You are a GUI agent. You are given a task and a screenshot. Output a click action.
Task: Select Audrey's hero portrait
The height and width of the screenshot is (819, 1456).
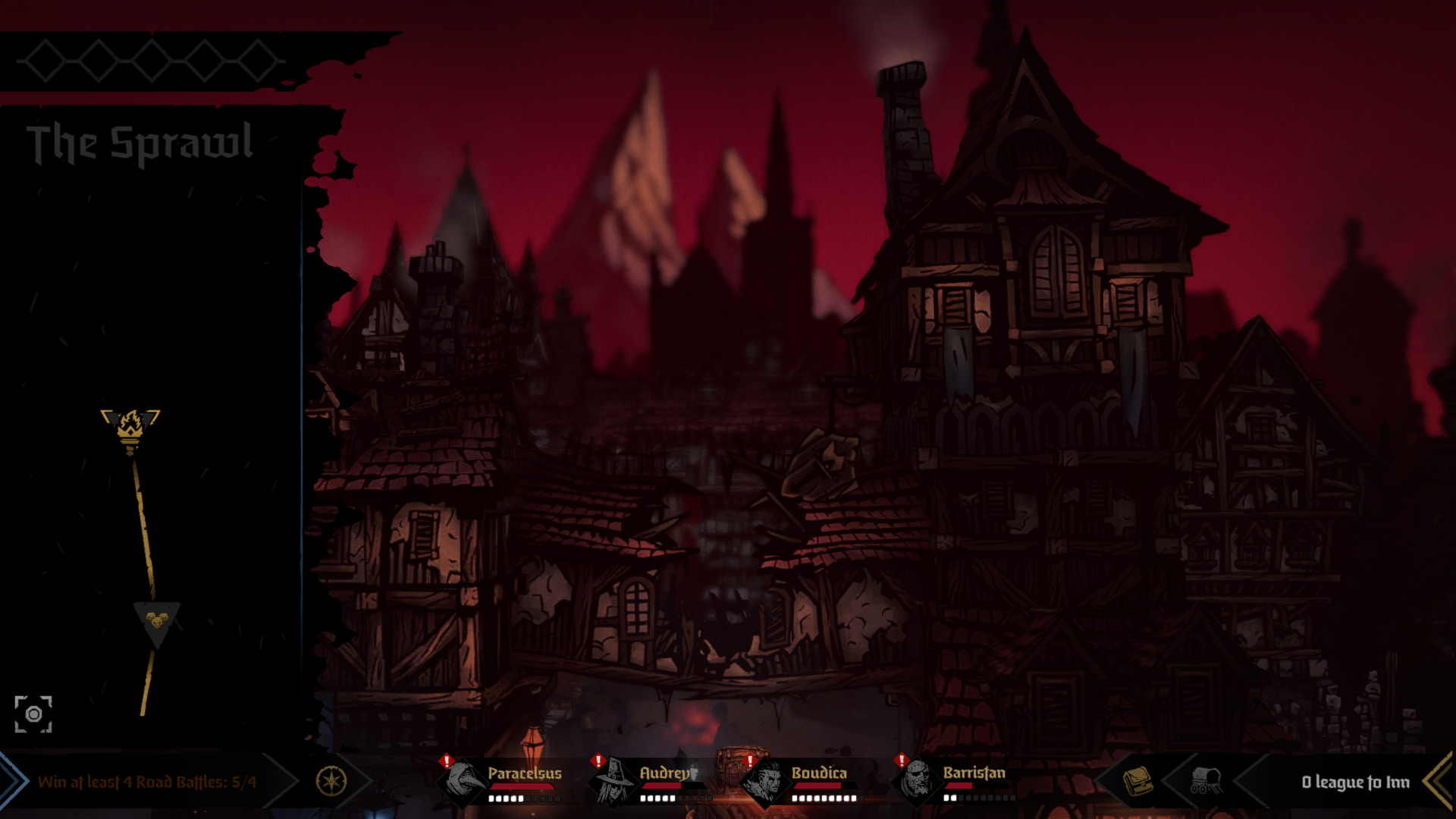(x=616, y=780)
